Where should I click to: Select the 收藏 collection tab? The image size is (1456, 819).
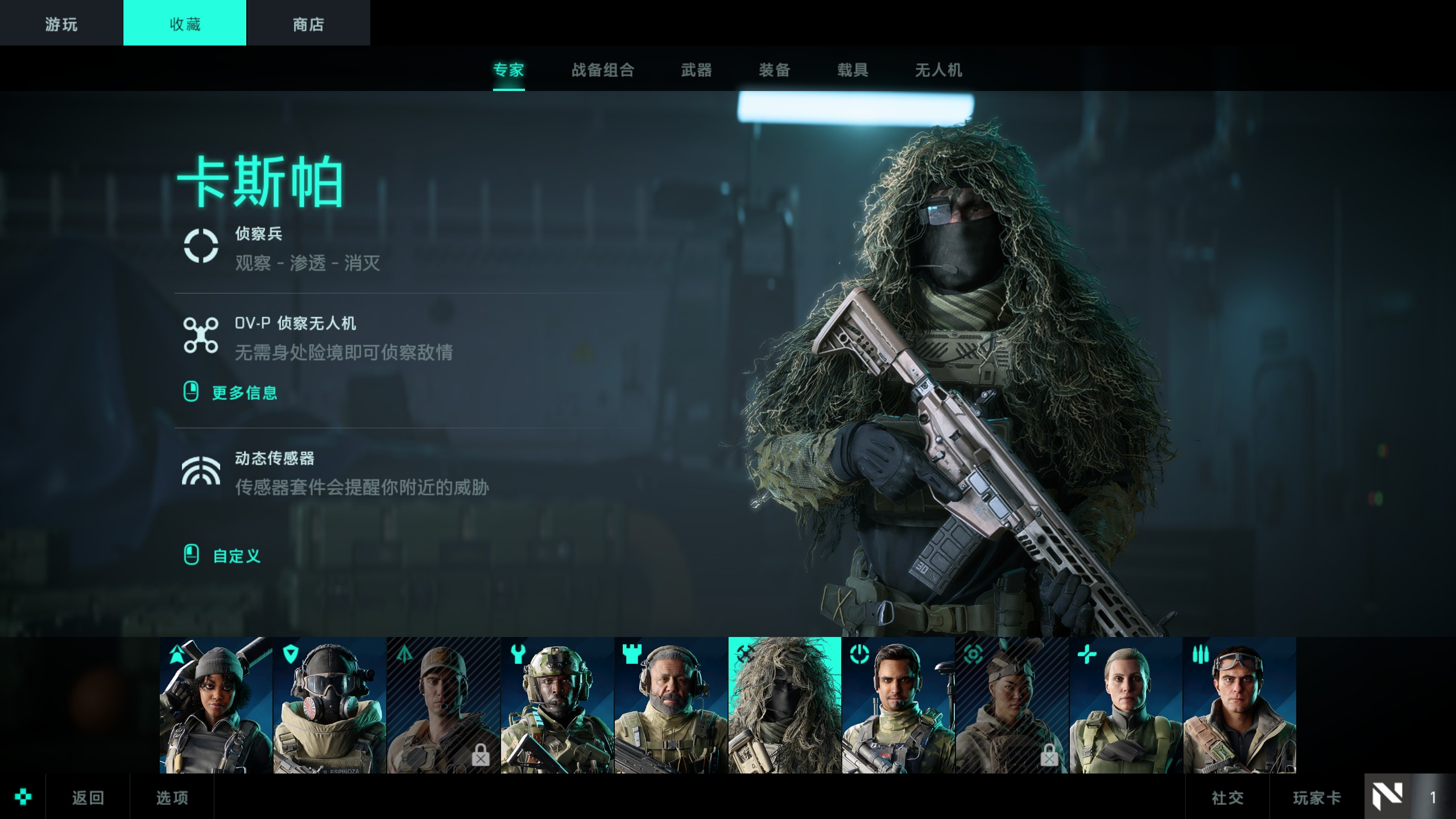(x=185, y=23)
